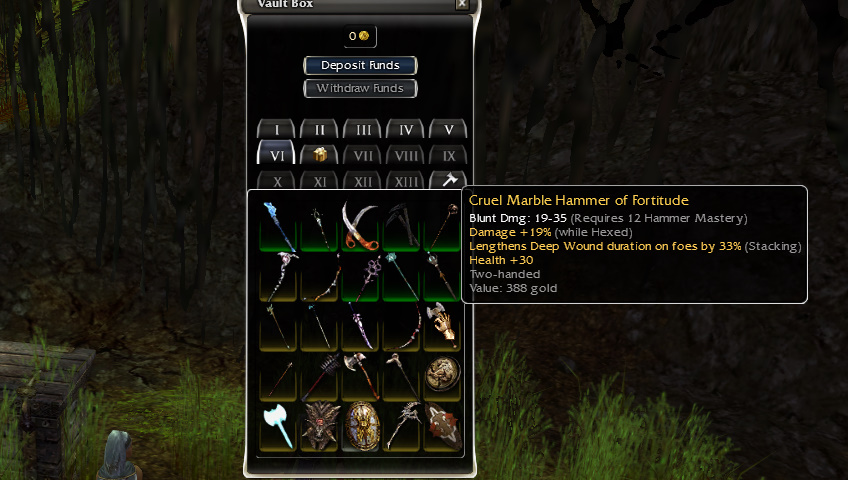Show vault tab IV
The image size is (848, 480).
click(406, 130)
